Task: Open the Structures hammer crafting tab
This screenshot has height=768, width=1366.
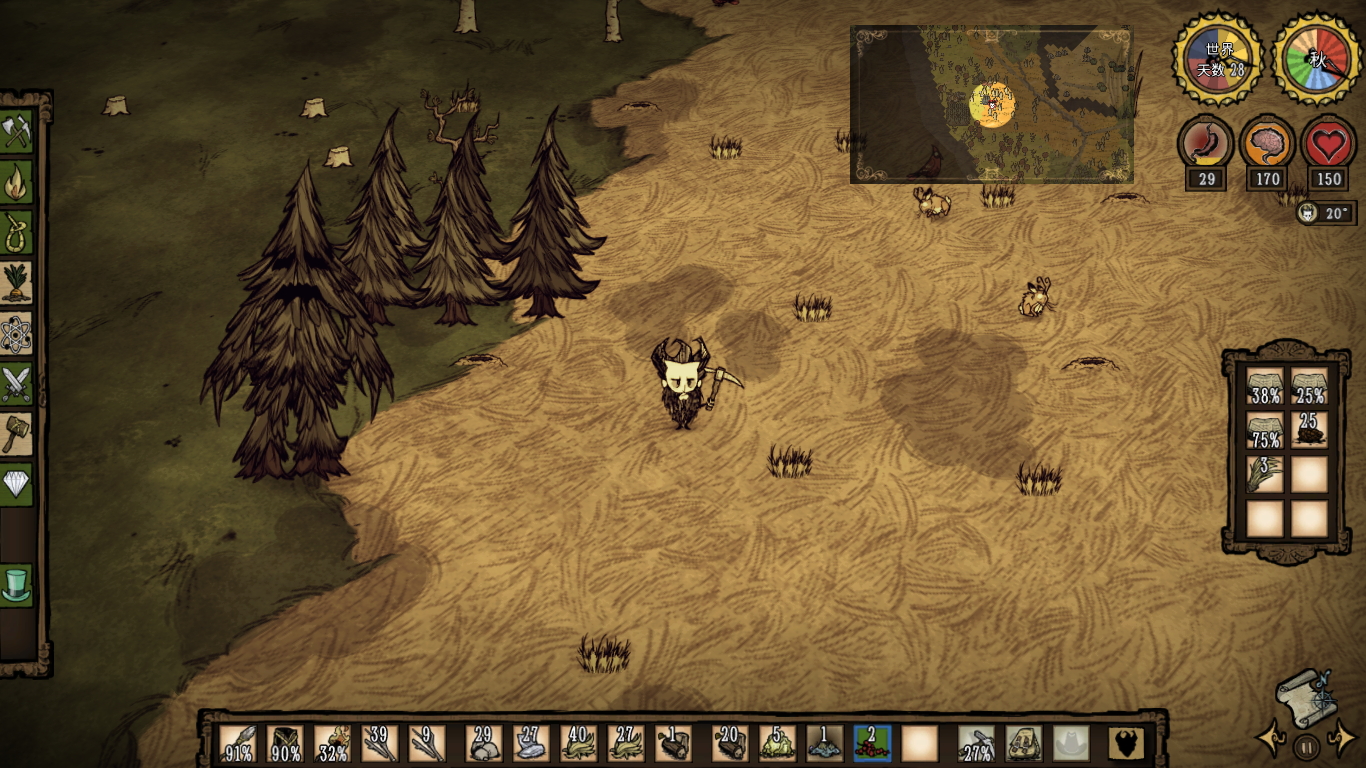Action: [17, 434]
